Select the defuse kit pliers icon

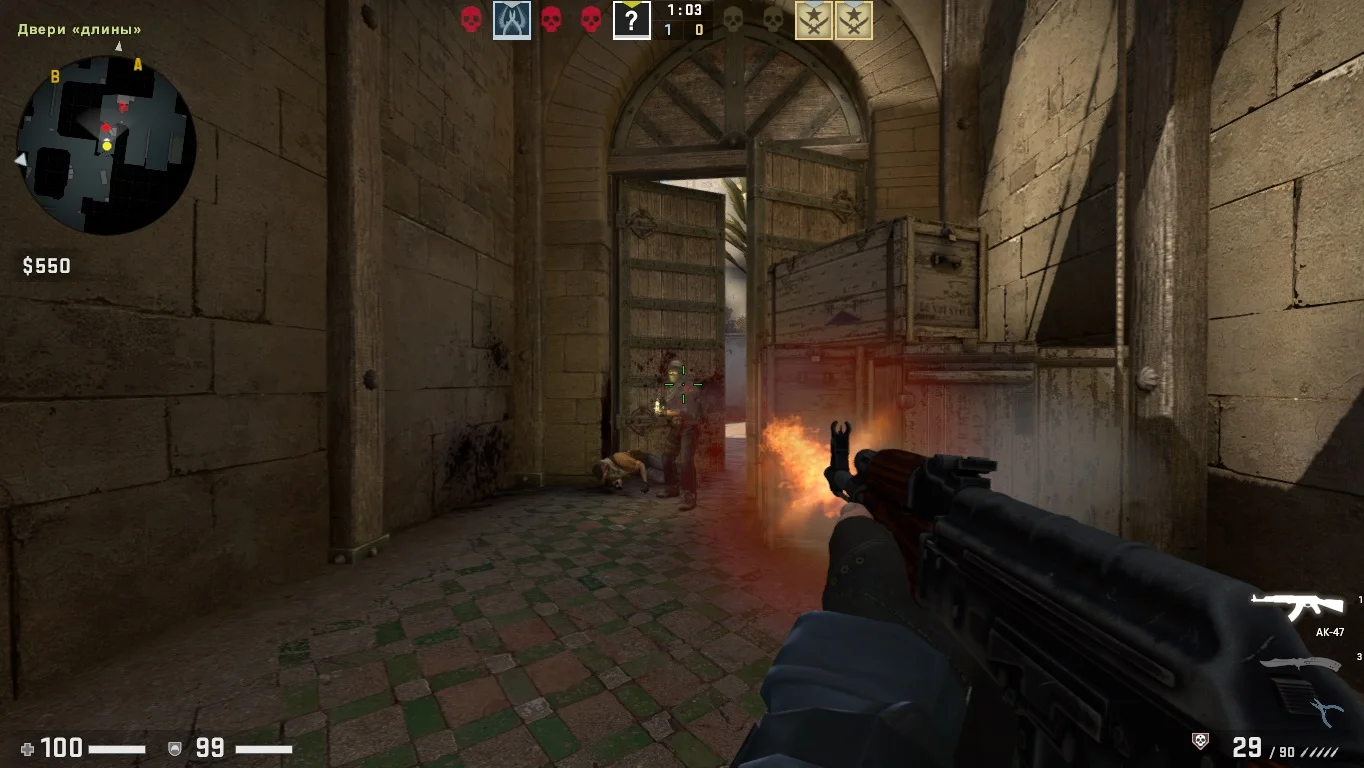(1327, 711)
